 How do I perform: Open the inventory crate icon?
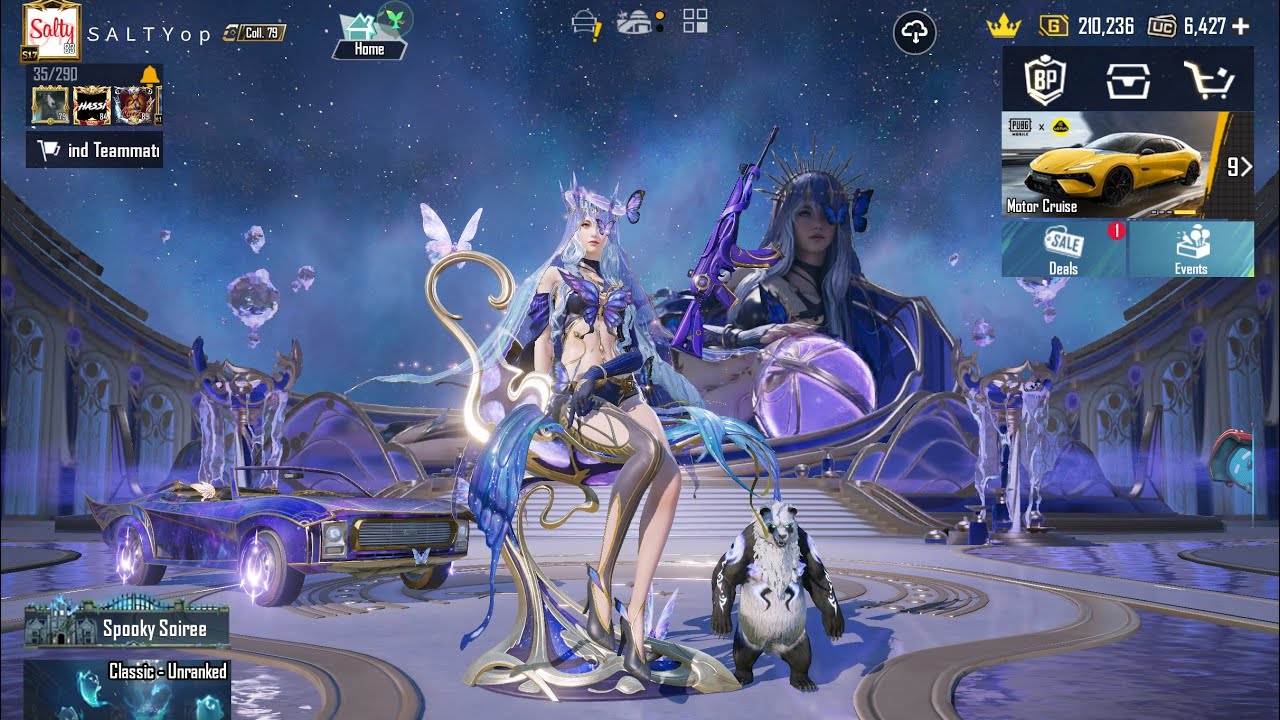click(x=1127, y=80)
